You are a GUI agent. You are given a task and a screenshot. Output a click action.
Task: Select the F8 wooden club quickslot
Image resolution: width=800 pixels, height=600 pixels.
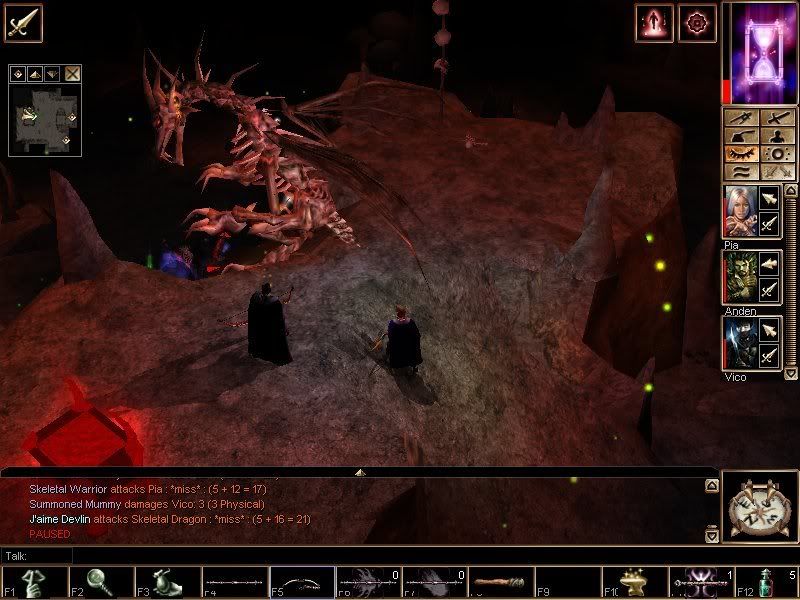(501, 582)
